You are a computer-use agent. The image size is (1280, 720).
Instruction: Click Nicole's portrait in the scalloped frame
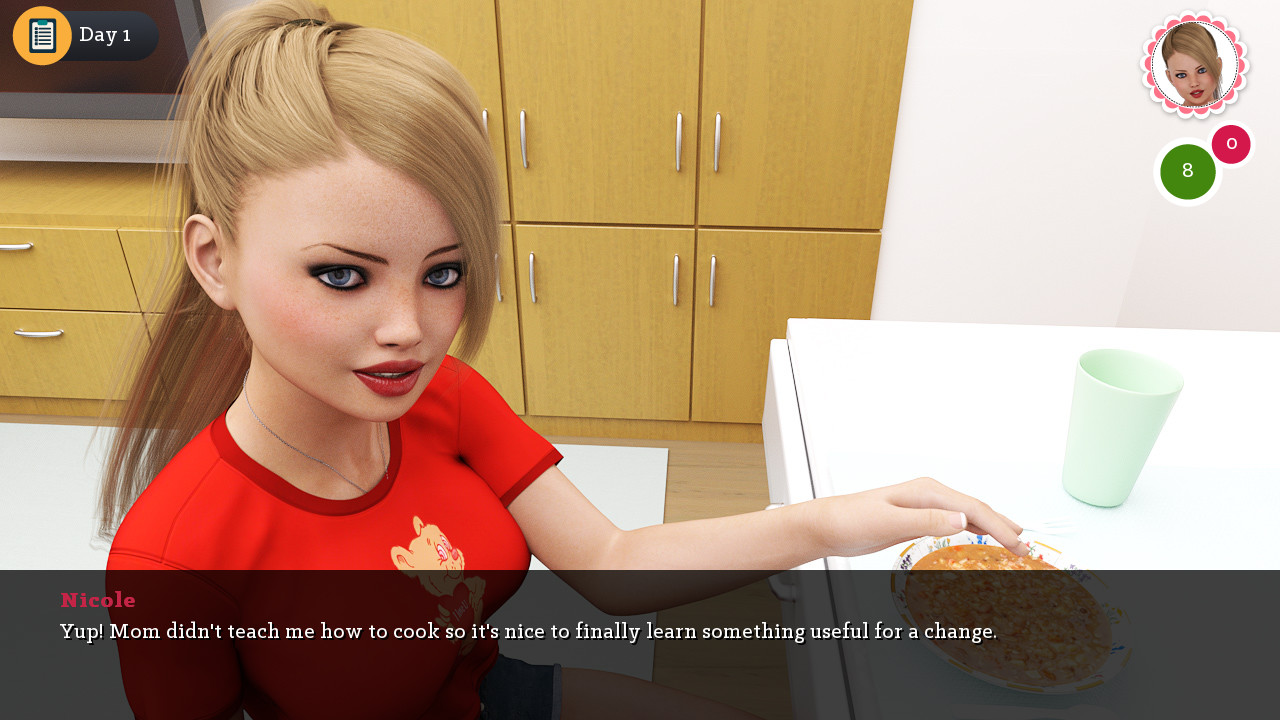tap(1194, 64)
